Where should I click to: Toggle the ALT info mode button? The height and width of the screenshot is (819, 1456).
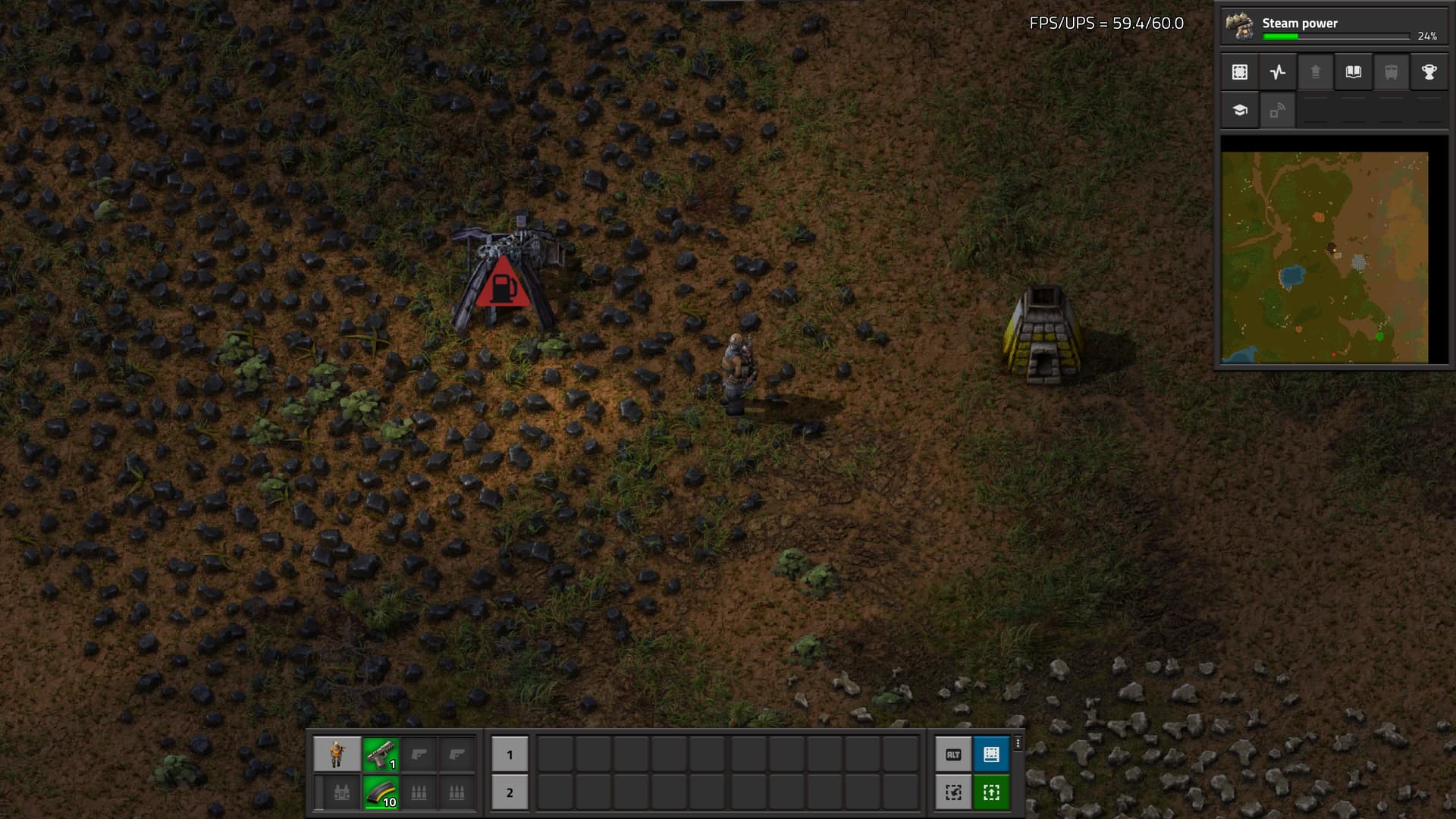tap(953, 755)
